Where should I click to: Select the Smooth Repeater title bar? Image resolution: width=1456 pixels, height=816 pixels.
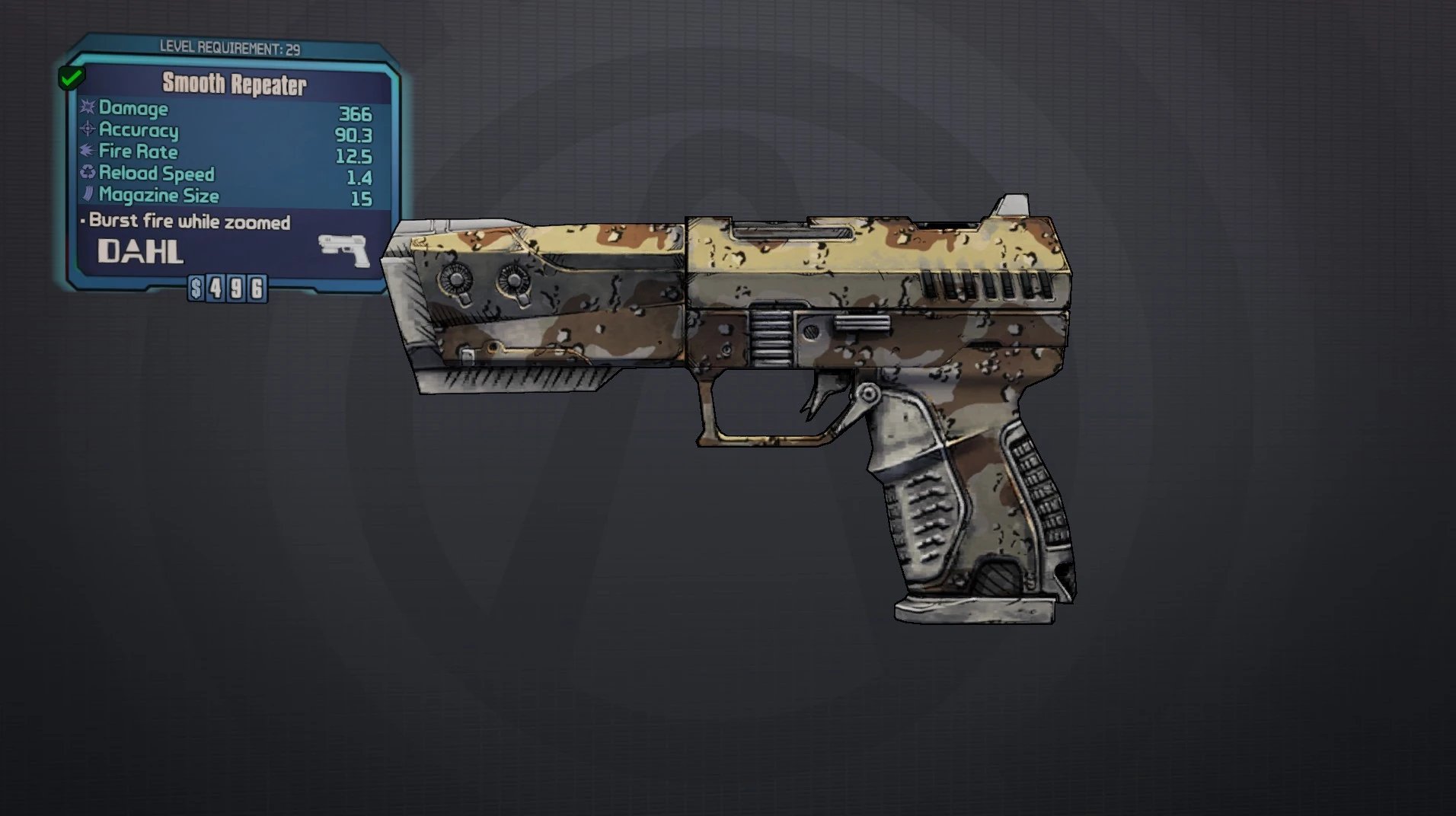click(x=236, y=85)
